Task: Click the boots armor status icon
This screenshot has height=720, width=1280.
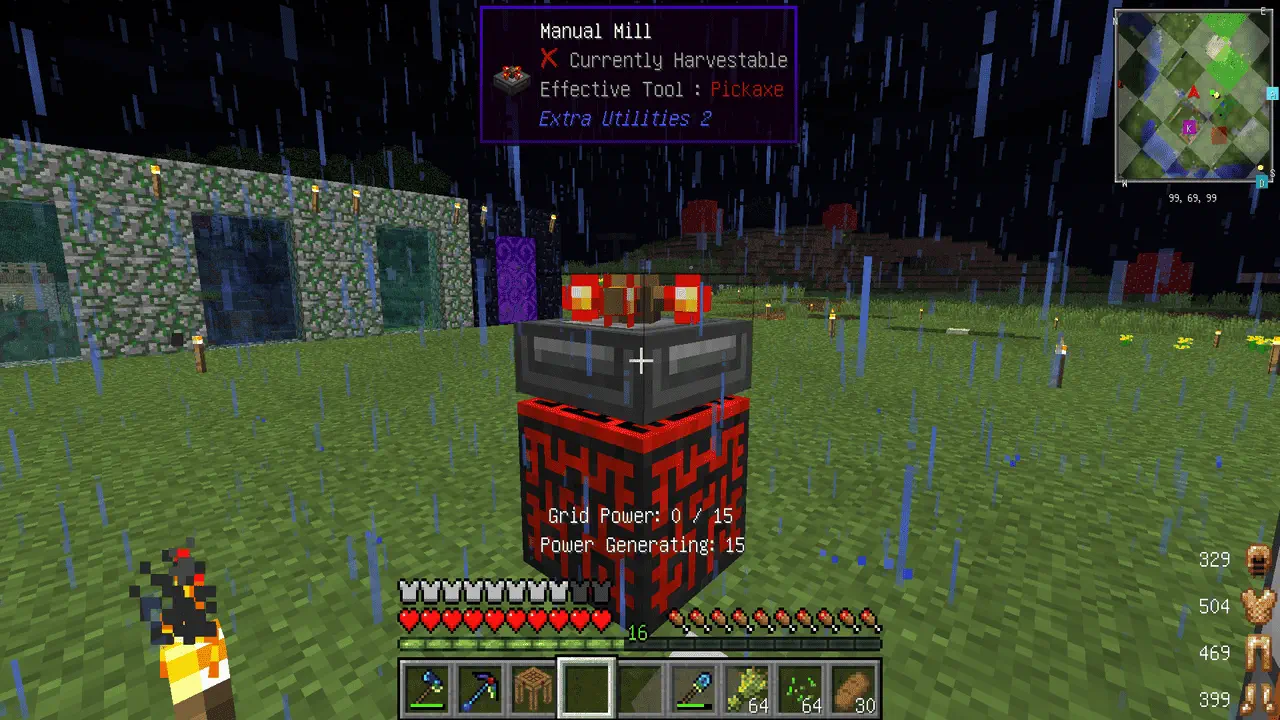Action: coord(1257,699)
